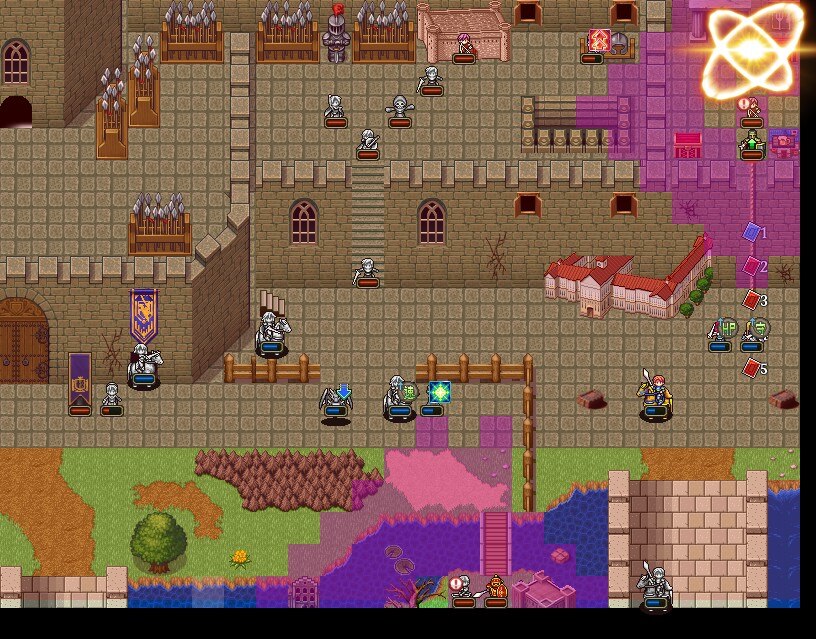Select the unit marked with green HP icon
The height and width of the screenshot is (639, 816).
click(720, 332)
